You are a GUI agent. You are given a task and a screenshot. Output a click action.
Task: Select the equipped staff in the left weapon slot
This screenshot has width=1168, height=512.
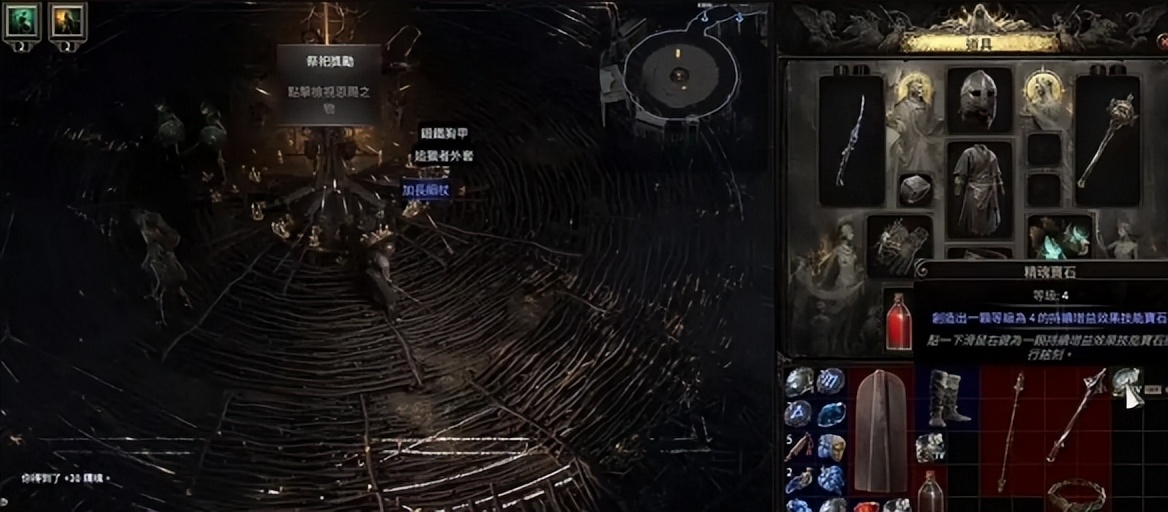click(x=851, y=139)
